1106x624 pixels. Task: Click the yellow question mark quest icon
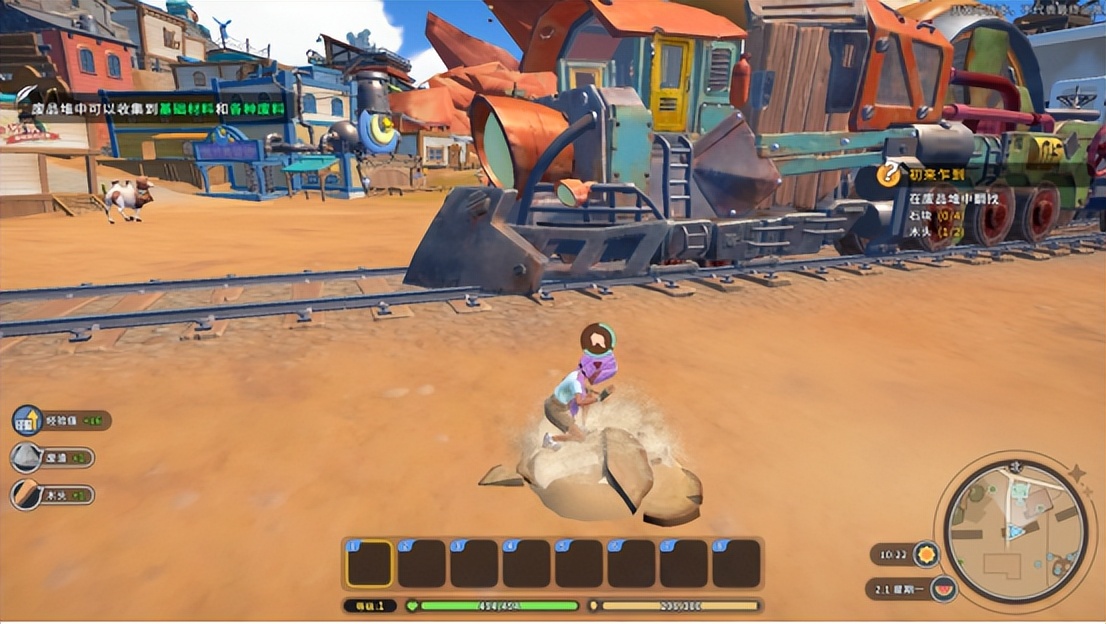(x=888, y=173)
